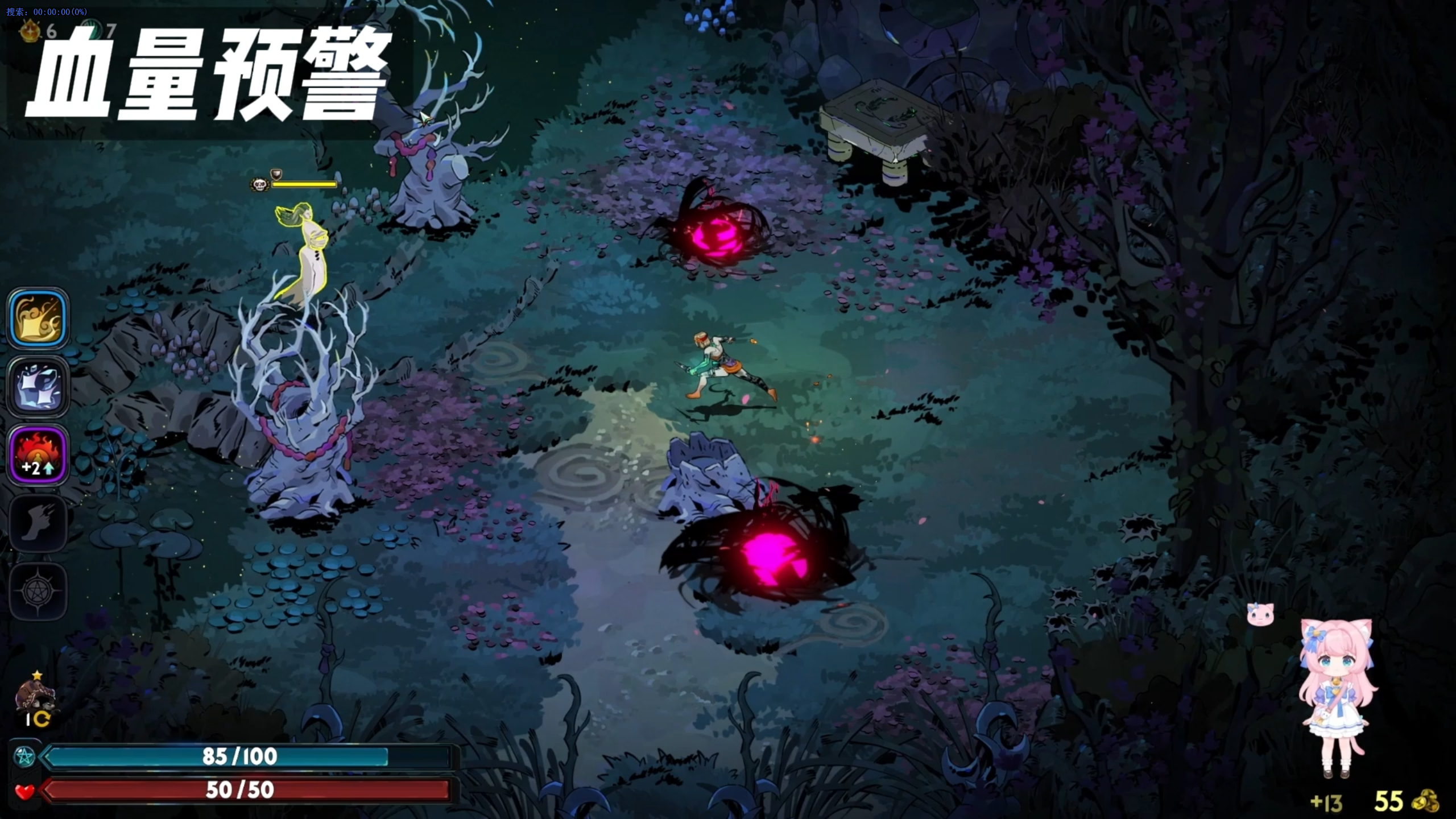Viewport: 1456px width, 819px height.
Task: Click the gold coin pile icon
Action: (x=1425, y=801)
